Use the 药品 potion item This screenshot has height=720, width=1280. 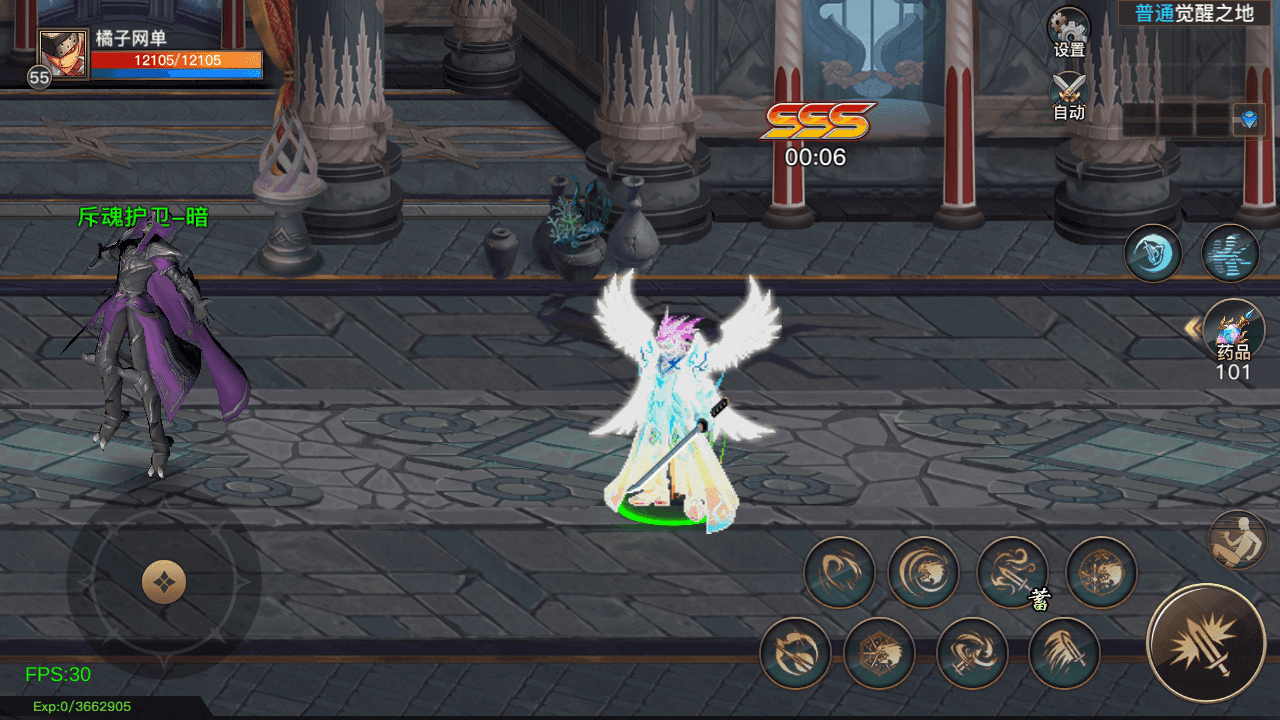(1233, 330)
